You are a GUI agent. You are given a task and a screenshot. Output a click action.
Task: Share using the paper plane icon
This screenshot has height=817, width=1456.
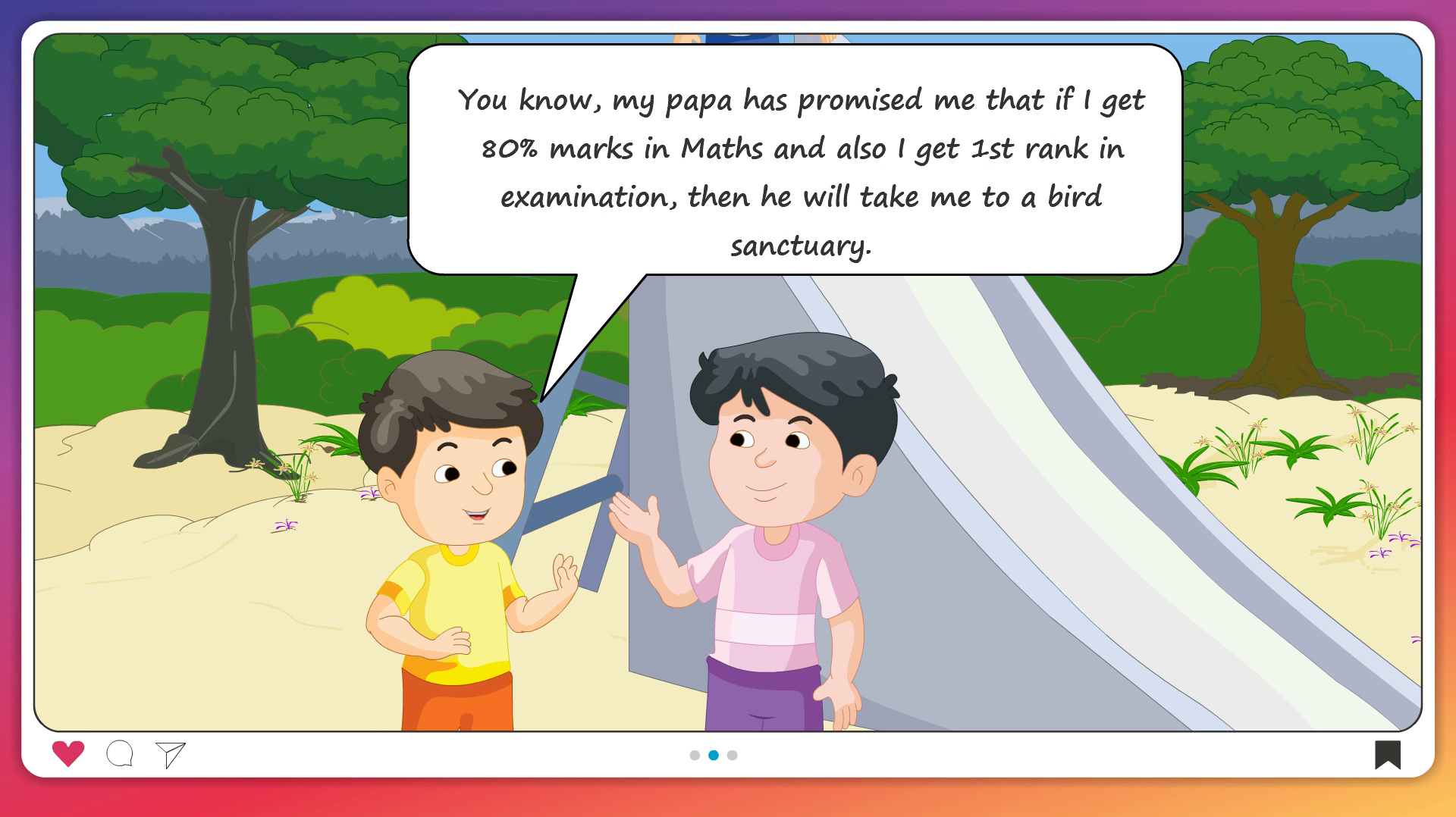pyautogui.click(x=171, y=754)
